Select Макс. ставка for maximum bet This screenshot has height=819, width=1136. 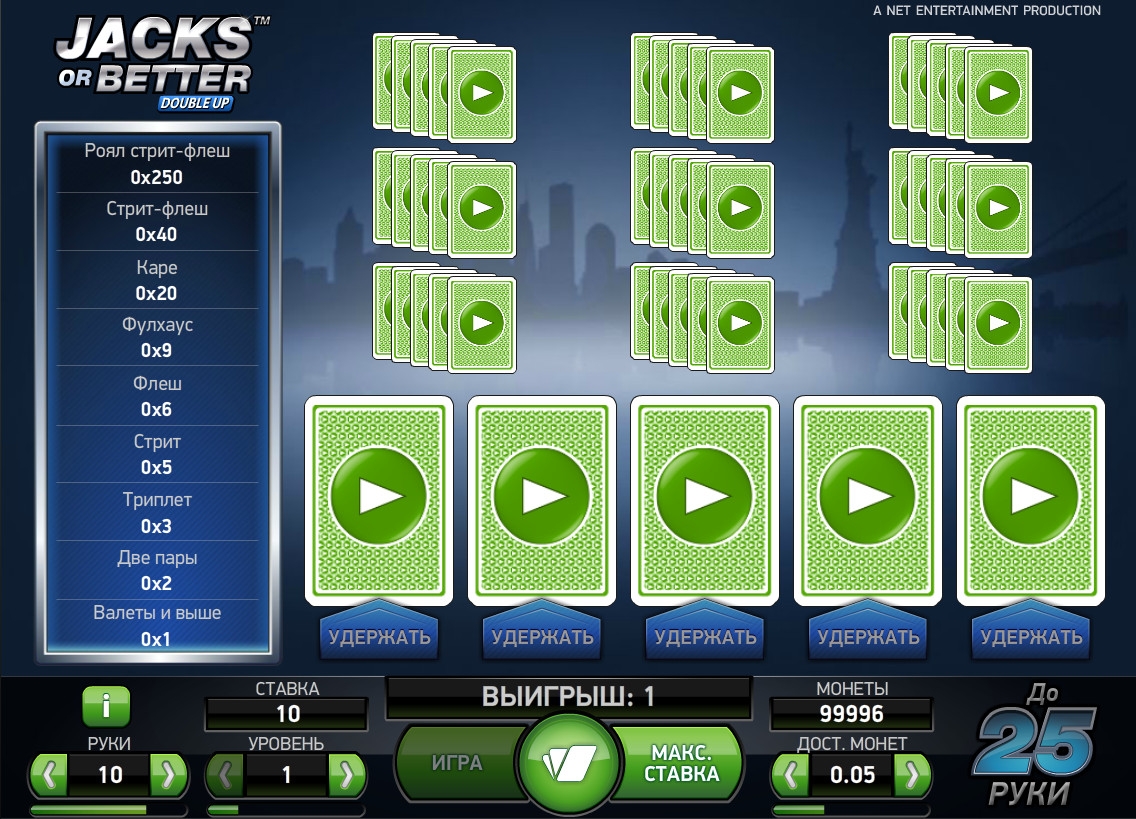tap(681, 763)
